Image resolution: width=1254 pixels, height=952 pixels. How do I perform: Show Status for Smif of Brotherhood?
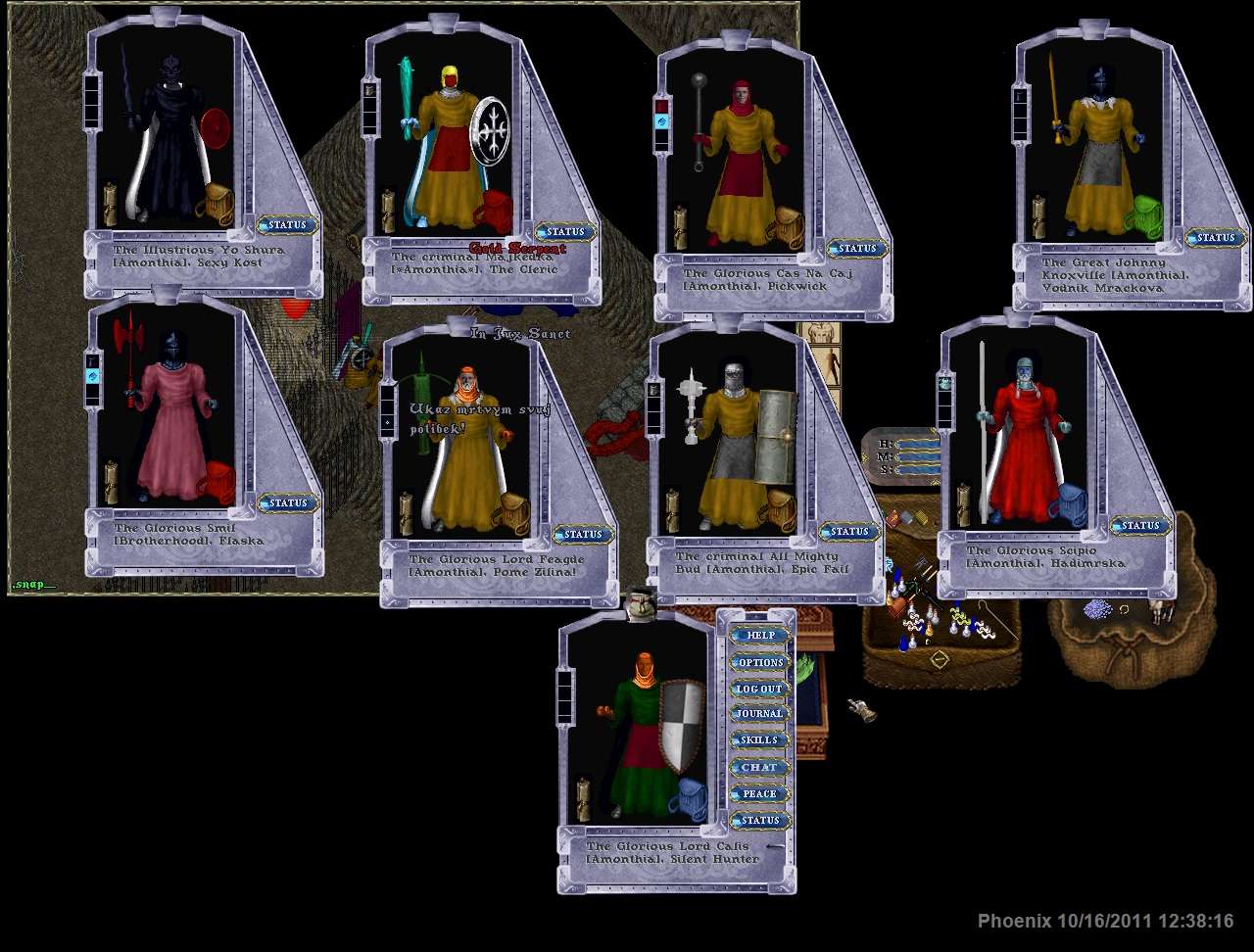288,502
